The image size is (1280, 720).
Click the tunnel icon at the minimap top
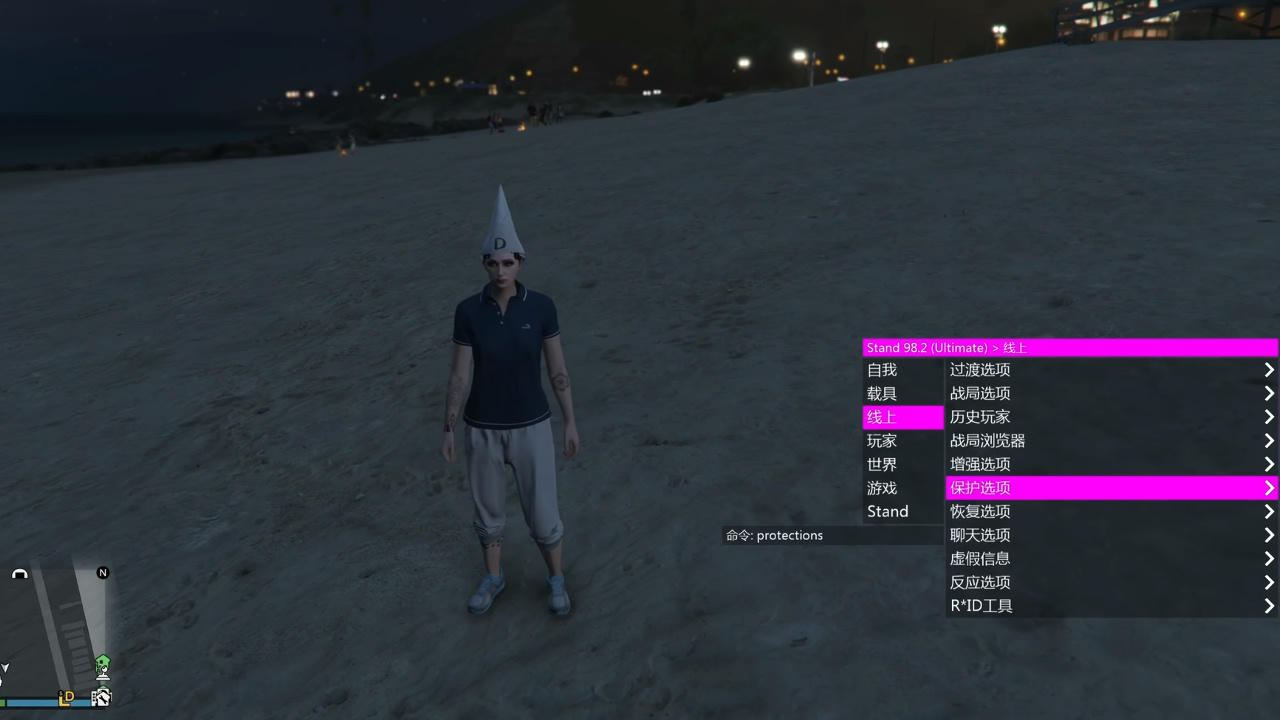tap(20, 574)
